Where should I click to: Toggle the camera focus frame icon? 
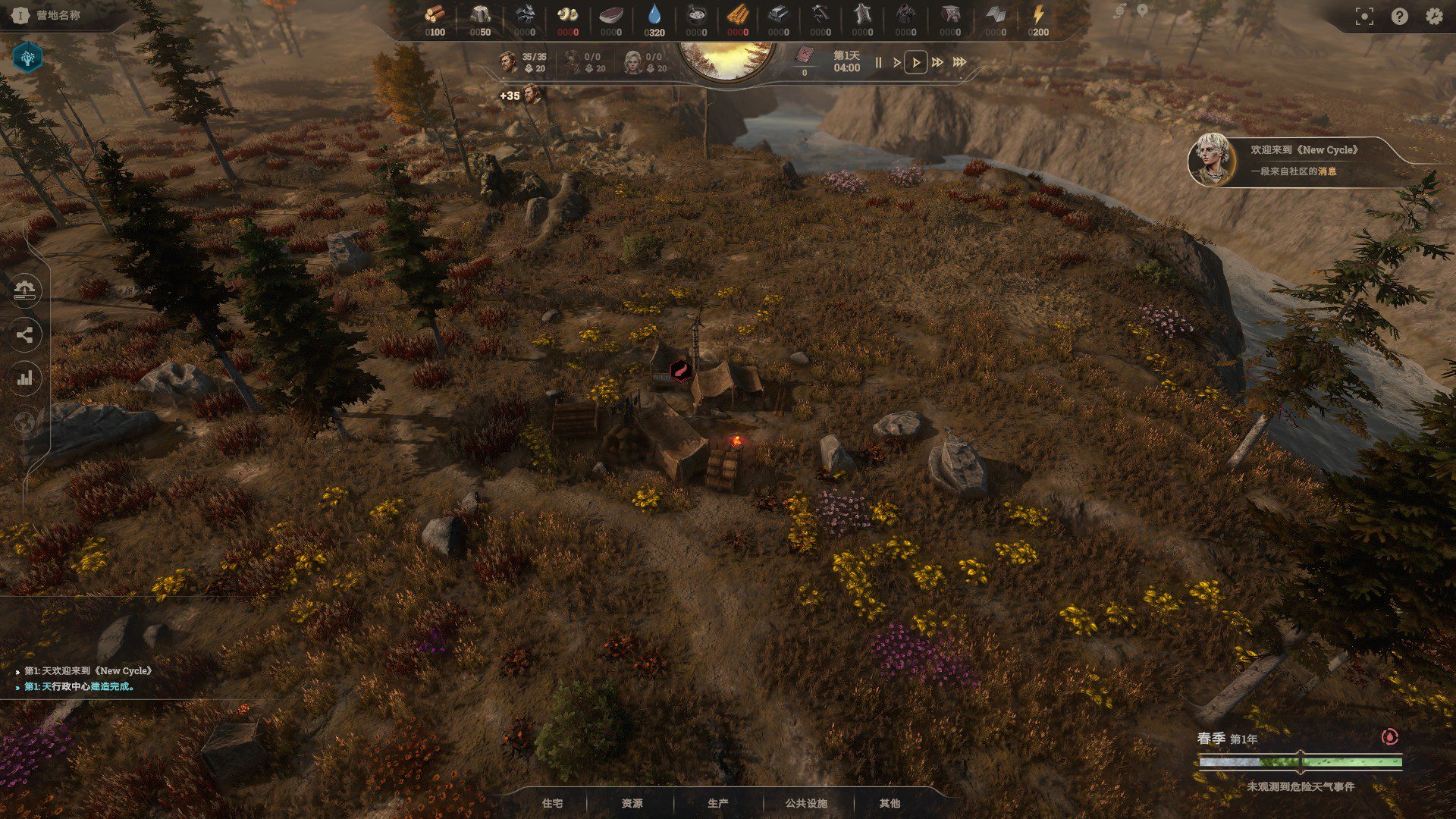pyautogui.click(x=1364, y=17)
